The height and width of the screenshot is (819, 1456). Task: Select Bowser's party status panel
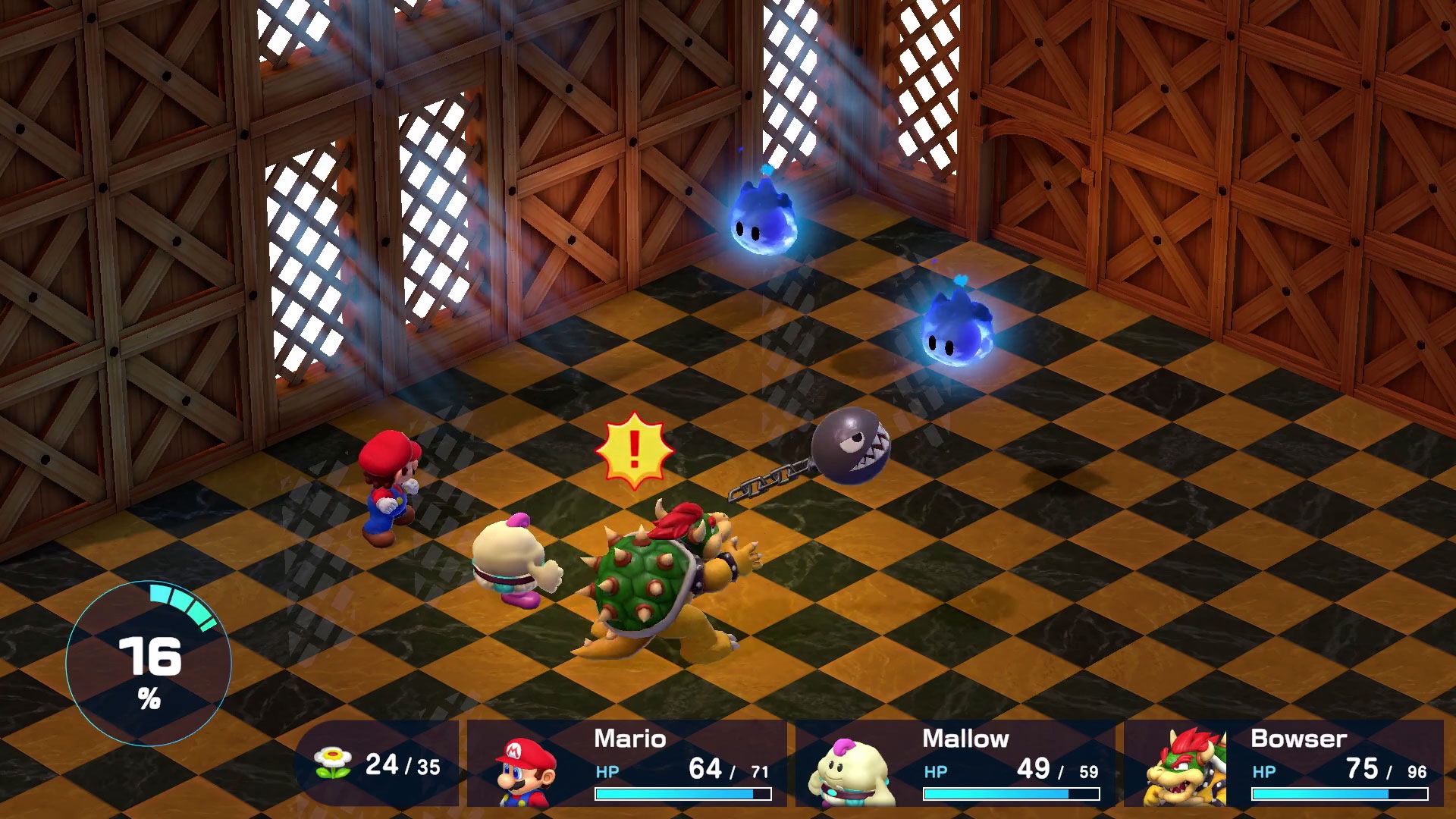click(x=1283, y=763)
